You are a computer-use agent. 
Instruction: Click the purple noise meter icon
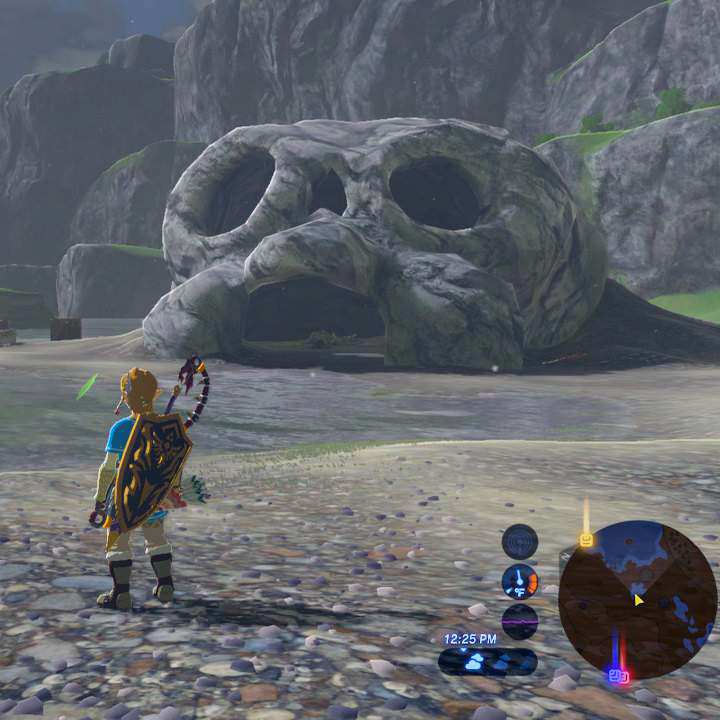pos(520,620)
